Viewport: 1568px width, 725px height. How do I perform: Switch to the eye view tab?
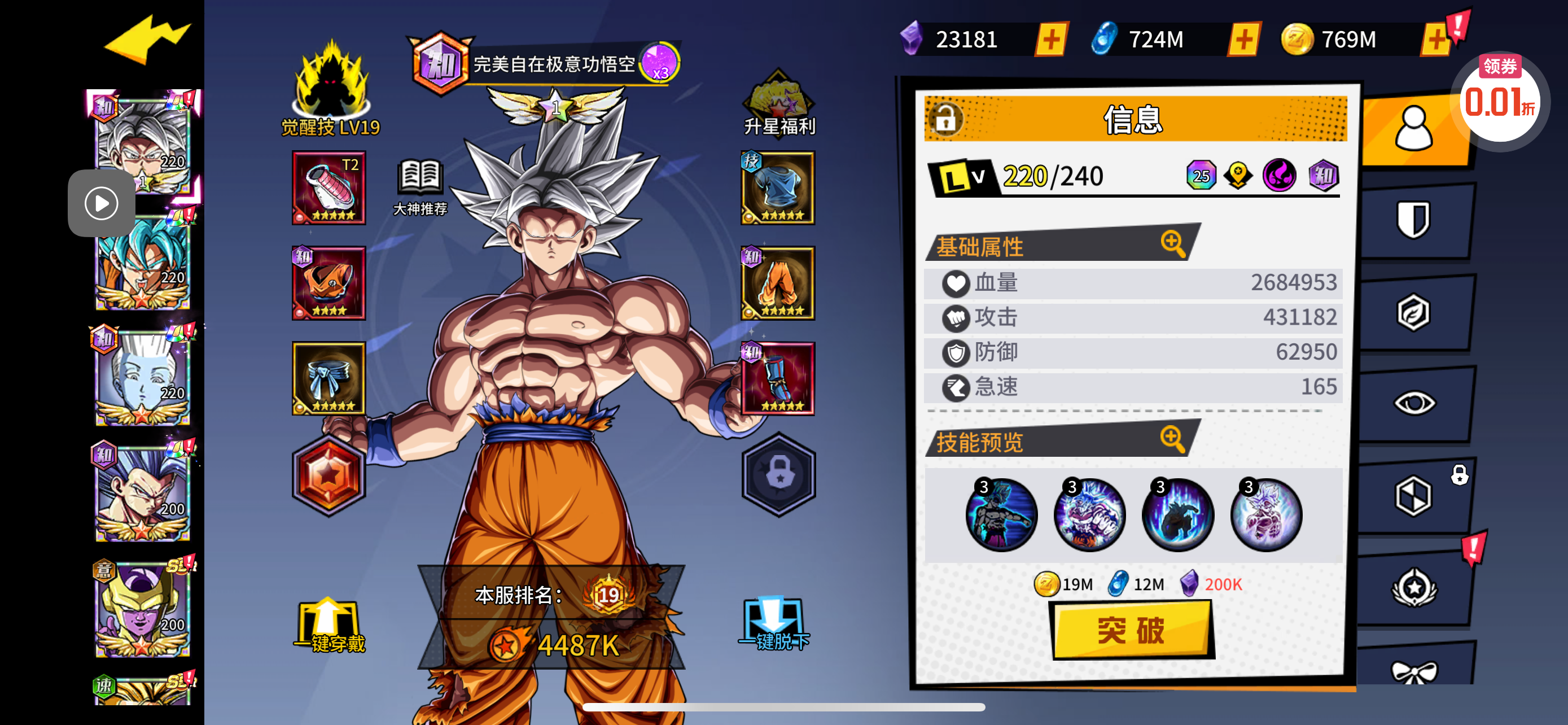tap(1413, 403)
